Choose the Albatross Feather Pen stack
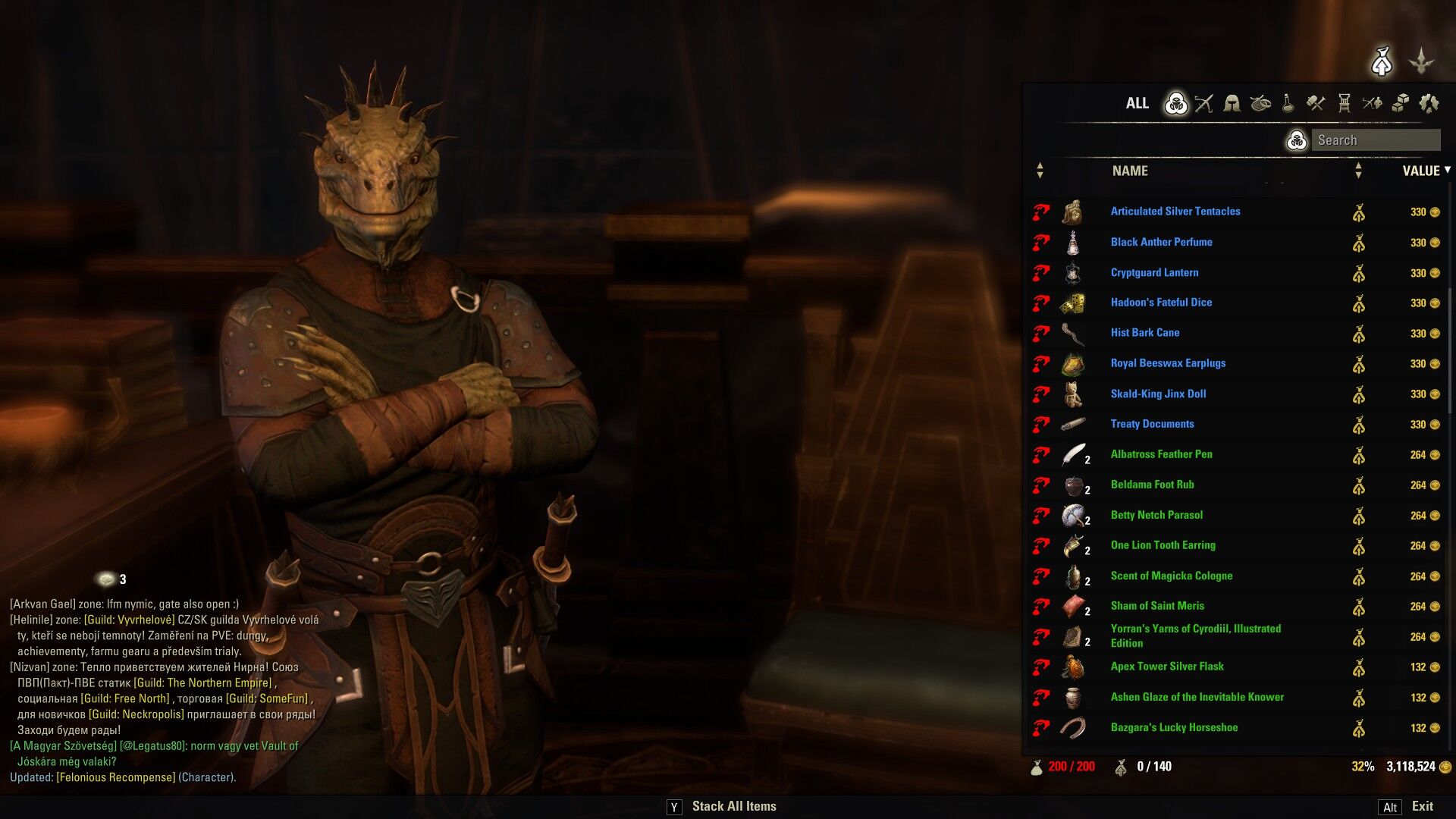 (1161, 454)
